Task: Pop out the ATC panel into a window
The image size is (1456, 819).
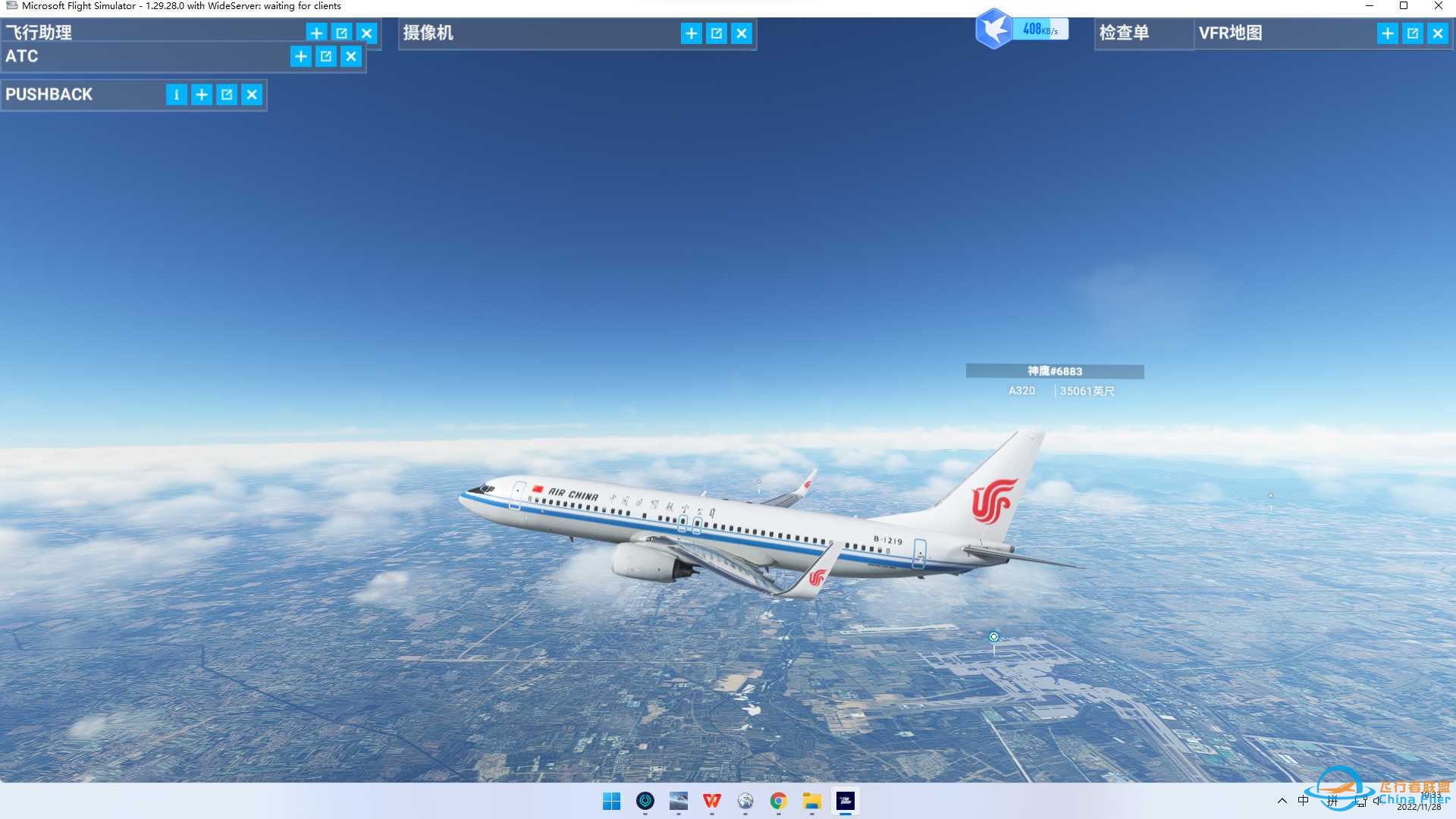Action: tap(325, 56)
